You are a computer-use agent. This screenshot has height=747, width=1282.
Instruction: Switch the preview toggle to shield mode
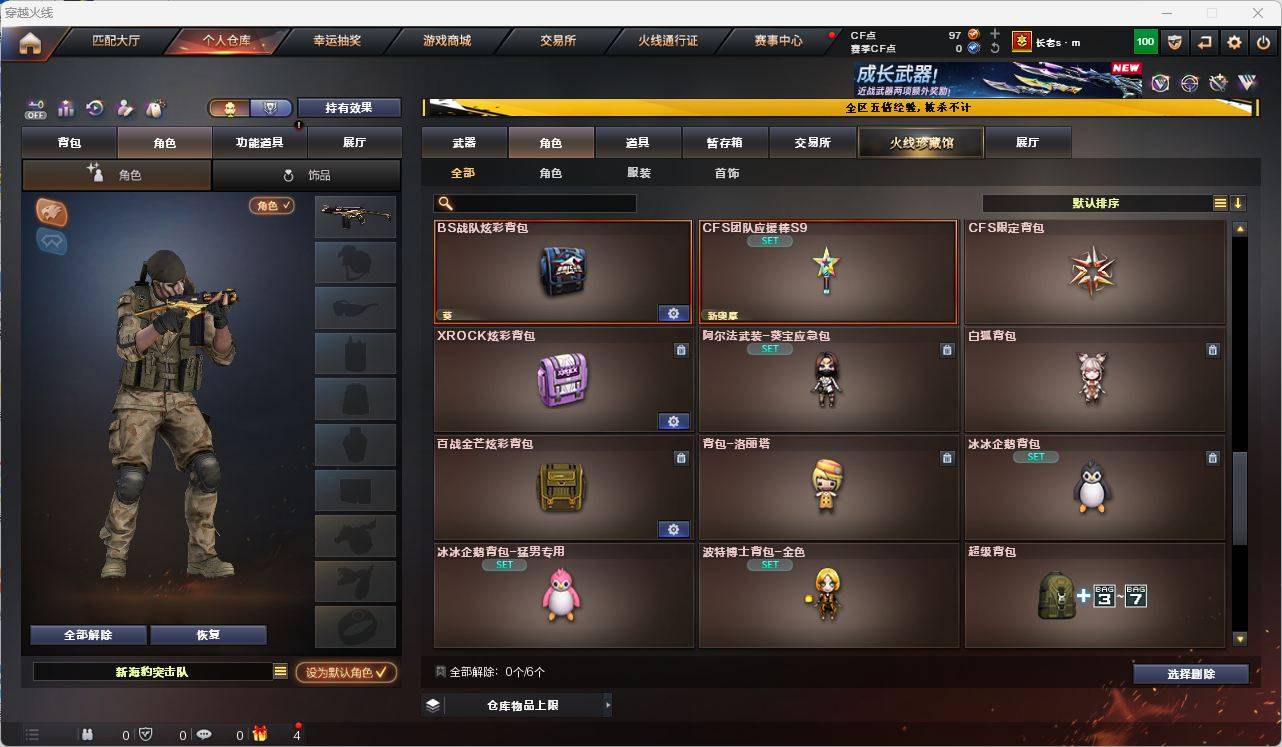(x=270, y=108)
